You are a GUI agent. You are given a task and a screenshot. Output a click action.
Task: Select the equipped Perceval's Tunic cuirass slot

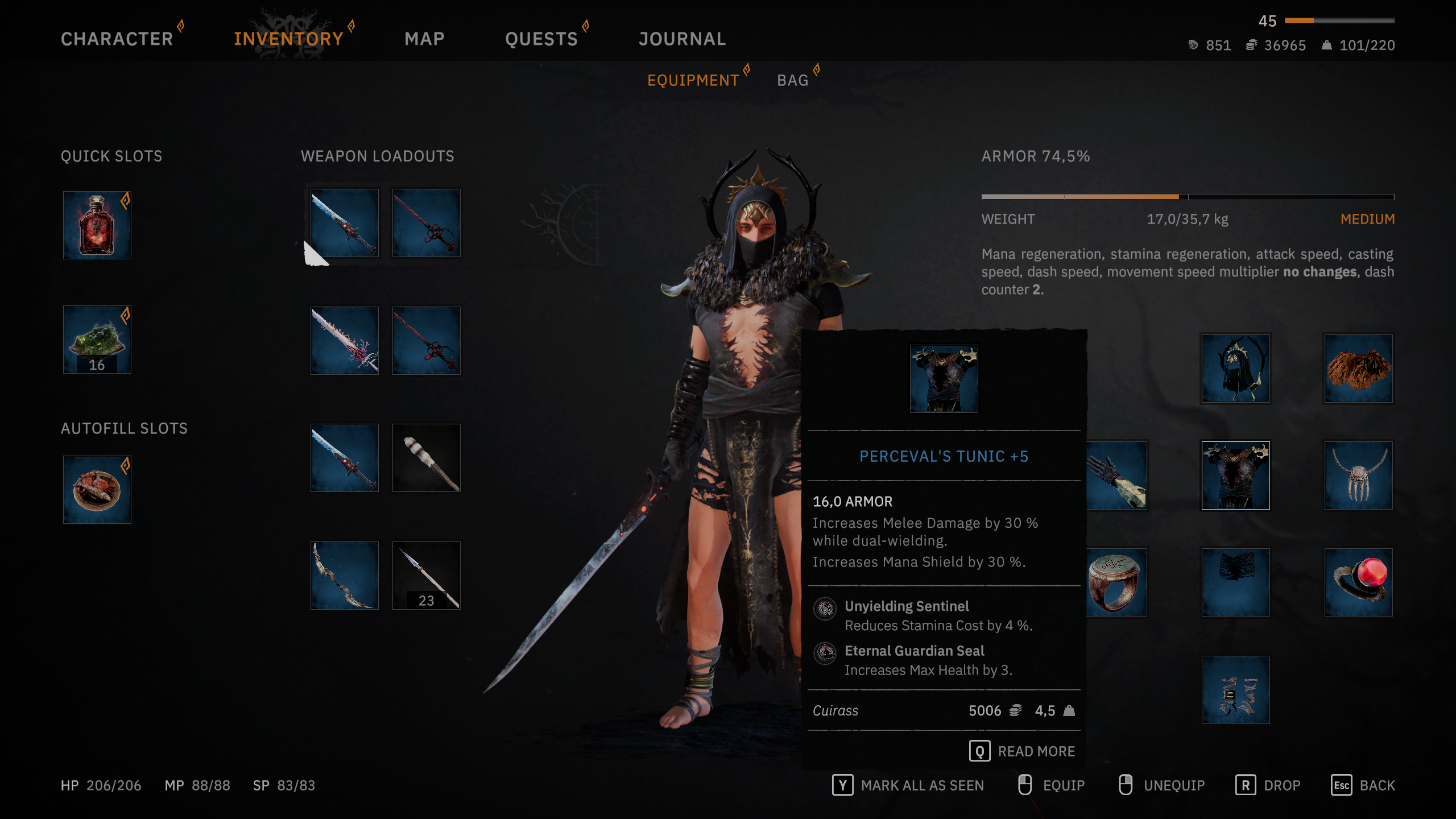pyautogui.click(x=1235, y=475)
